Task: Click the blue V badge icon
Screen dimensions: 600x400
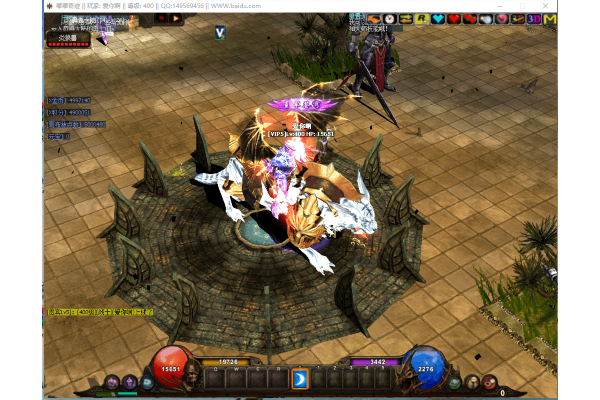Action: pos(219,33)
